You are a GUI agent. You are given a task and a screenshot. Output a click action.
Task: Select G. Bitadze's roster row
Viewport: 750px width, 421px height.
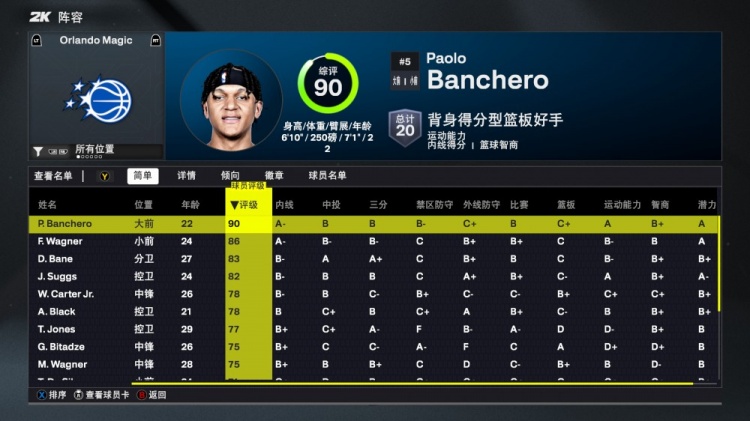(60, 346)
